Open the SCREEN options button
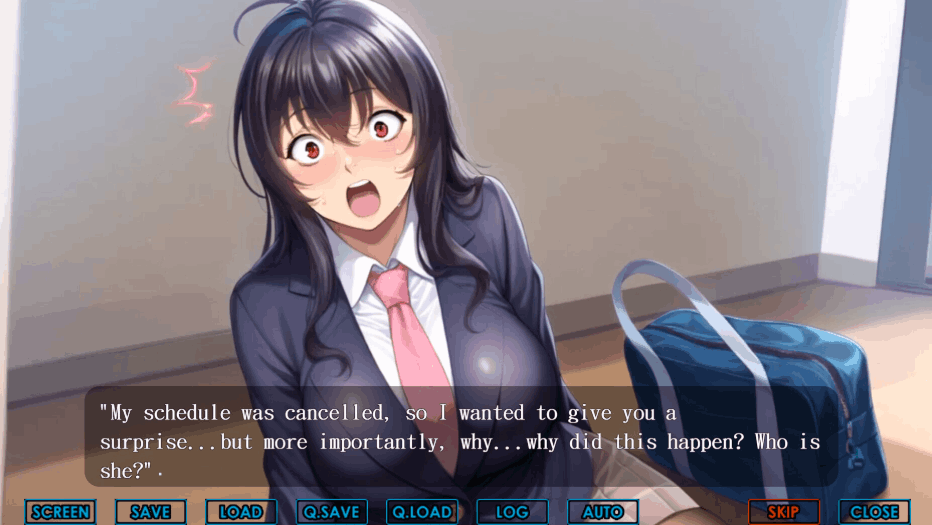932x525 pixels. click(x=60, y=512)
